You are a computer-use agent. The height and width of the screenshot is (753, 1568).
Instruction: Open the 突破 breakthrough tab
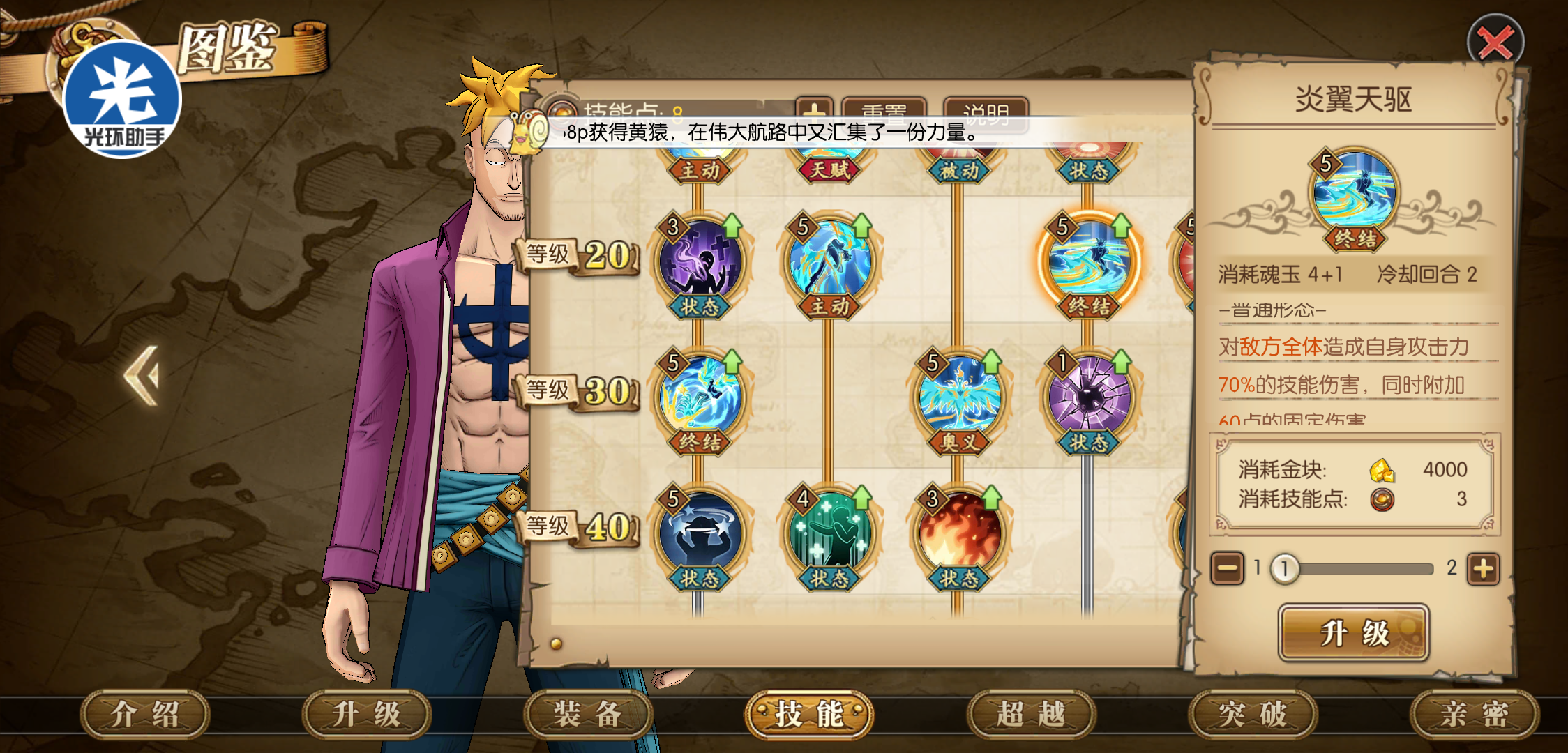tap(1253, 714)
